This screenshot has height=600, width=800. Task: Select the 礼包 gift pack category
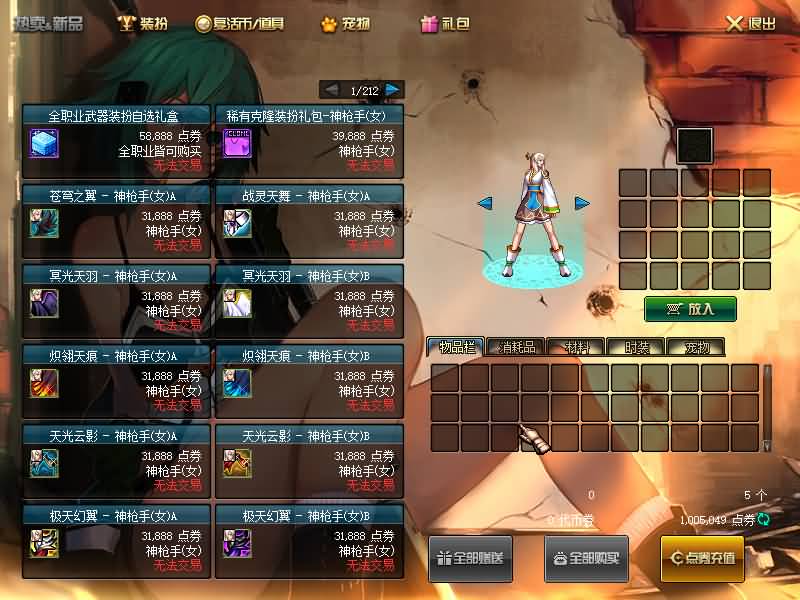(x=445, y=23)
